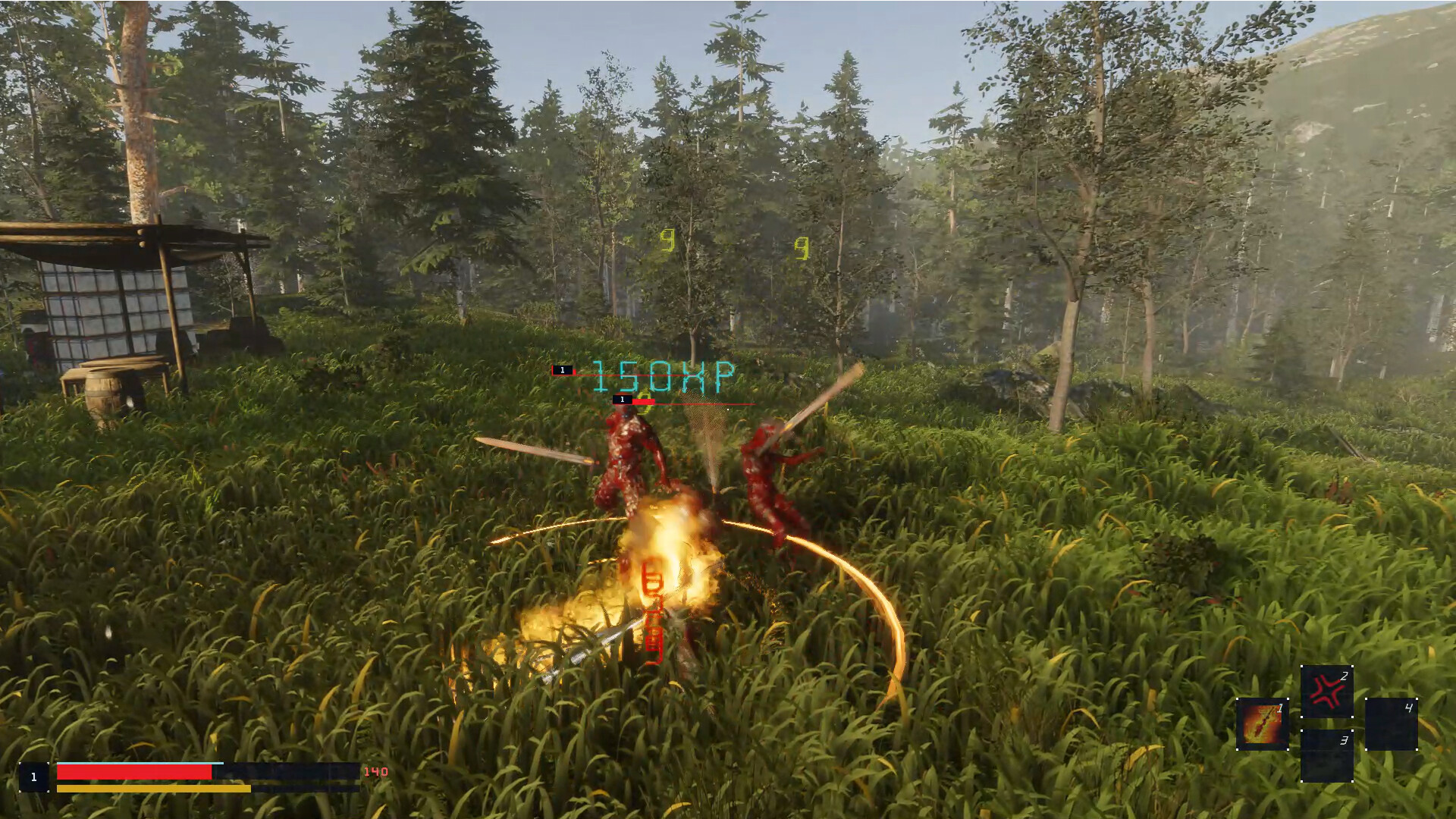Screen dimensions: 1456x819
Task: Click the level badge beside the 150XP text
Action: [562, 371]
